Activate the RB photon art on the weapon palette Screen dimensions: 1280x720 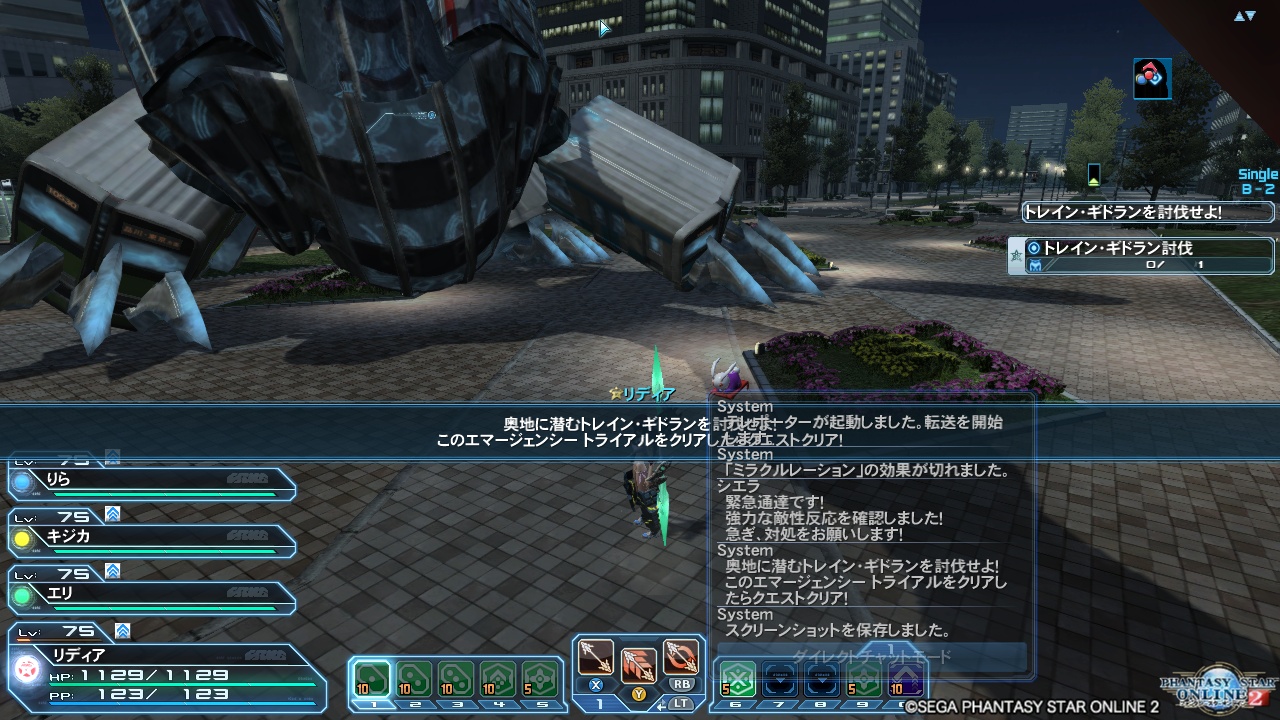[x=681, y=656]
